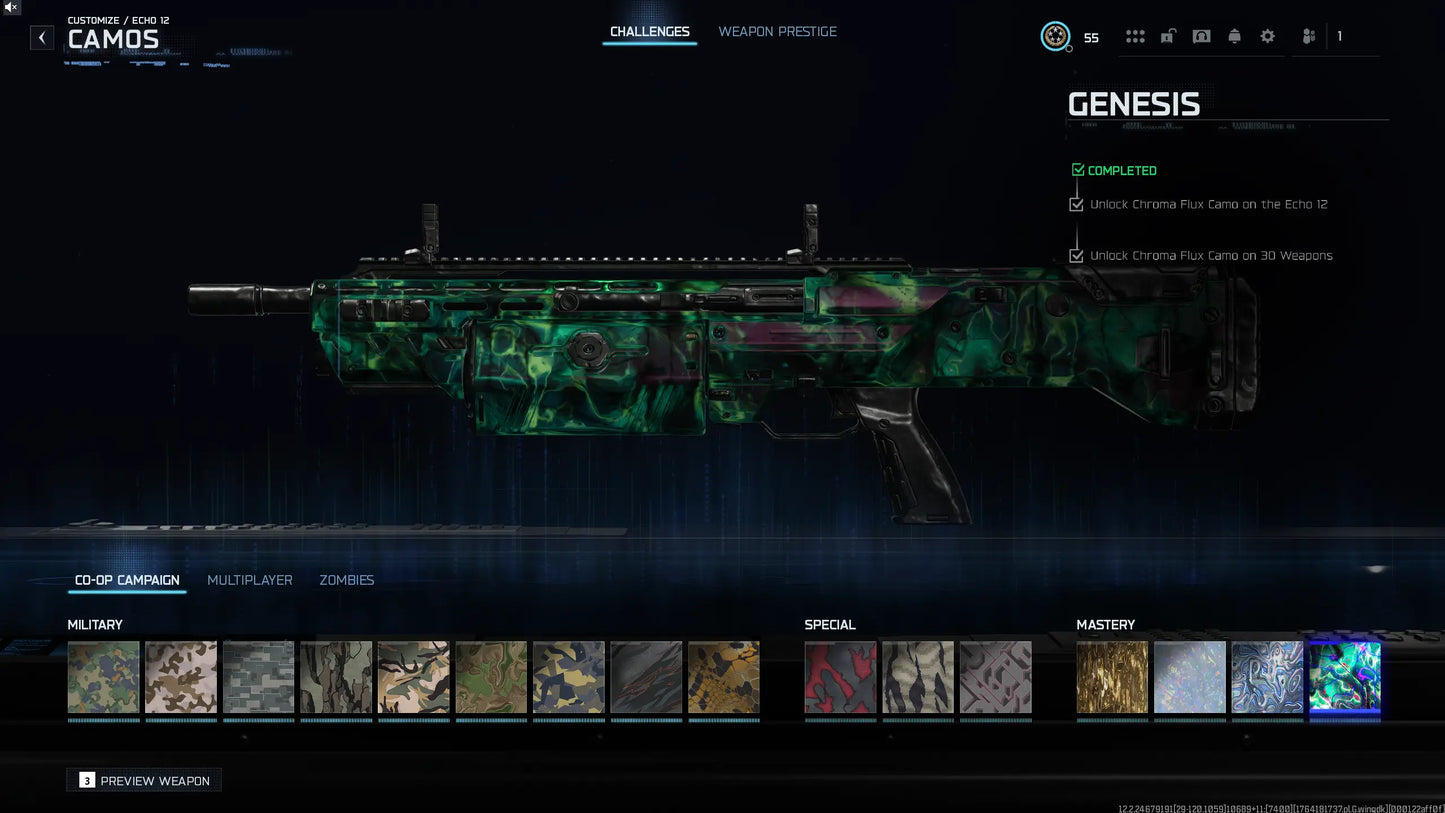Select the currently equipped Genesis camo swatch
Image resolution: width=1445 pixels, height=813 pixels.
[1345, 677]
